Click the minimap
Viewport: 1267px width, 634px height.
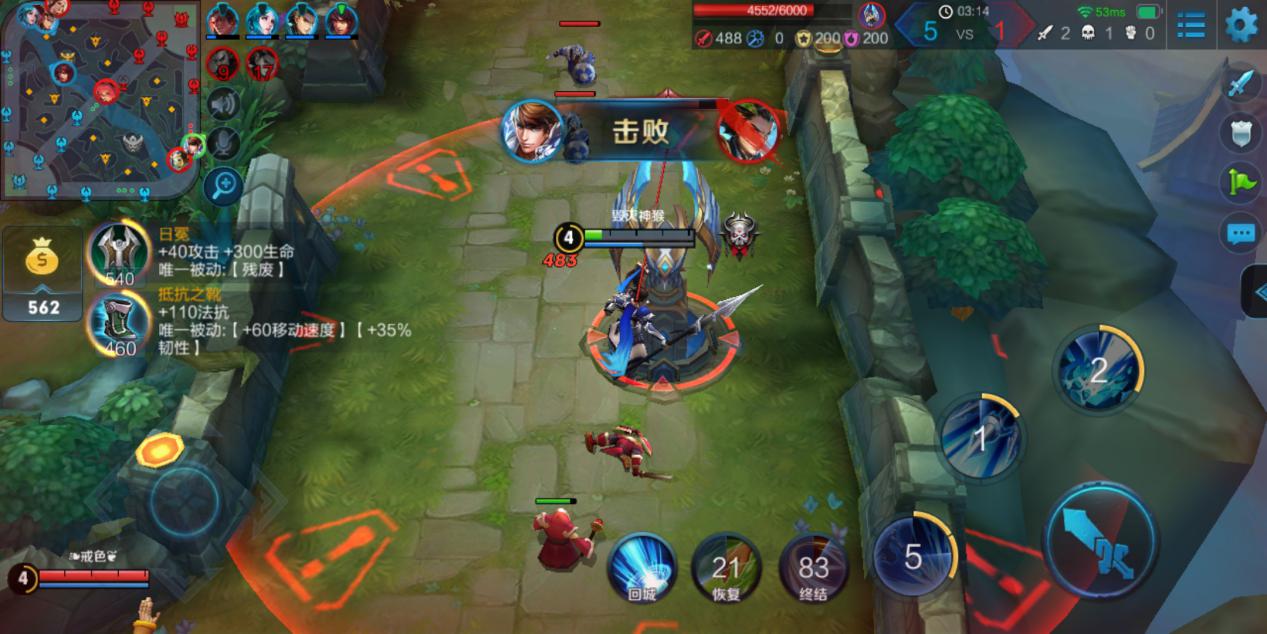tap(100, 98)
